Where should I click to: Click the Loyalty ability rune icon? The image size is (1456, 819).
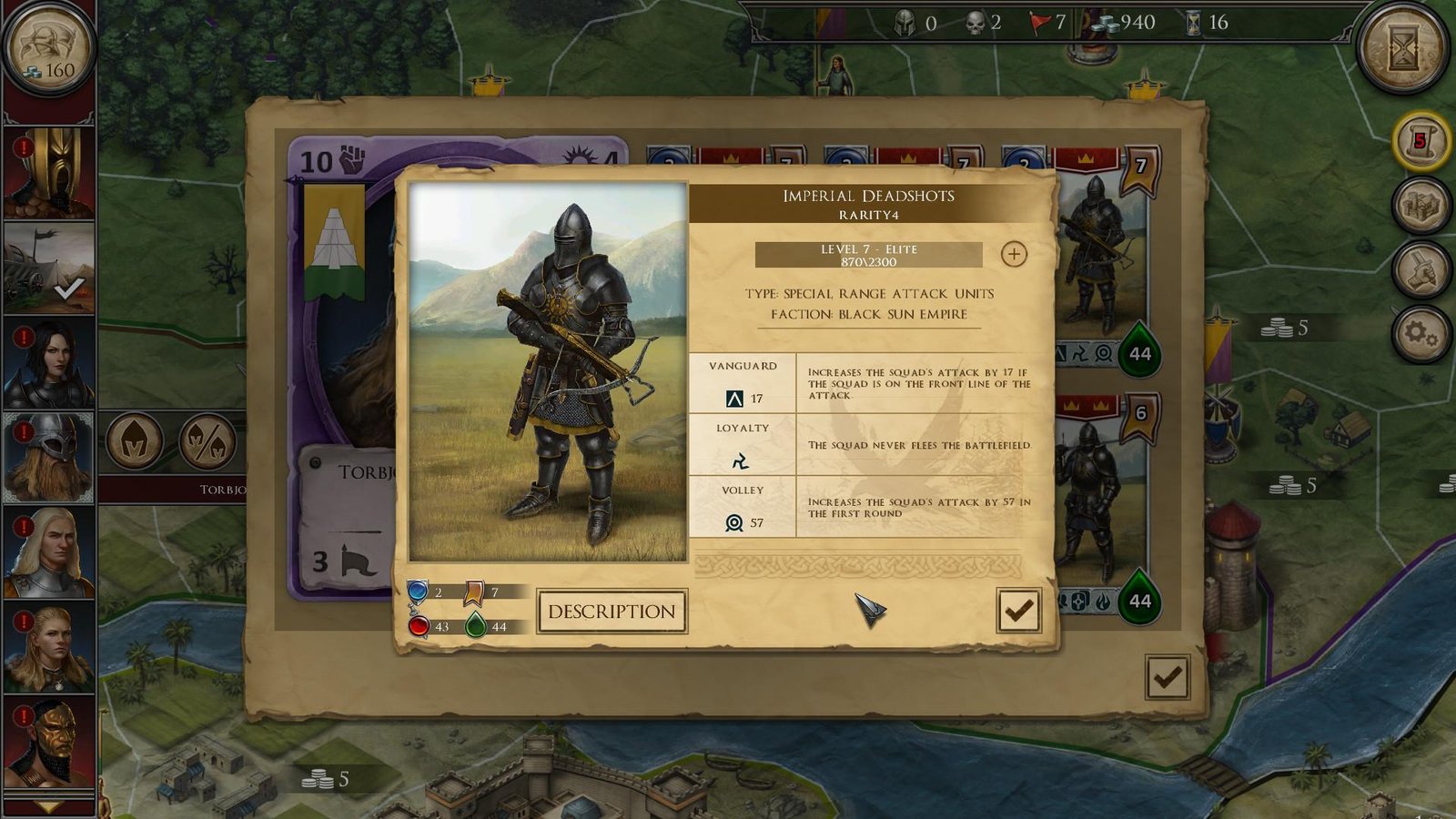pos(742,460)
